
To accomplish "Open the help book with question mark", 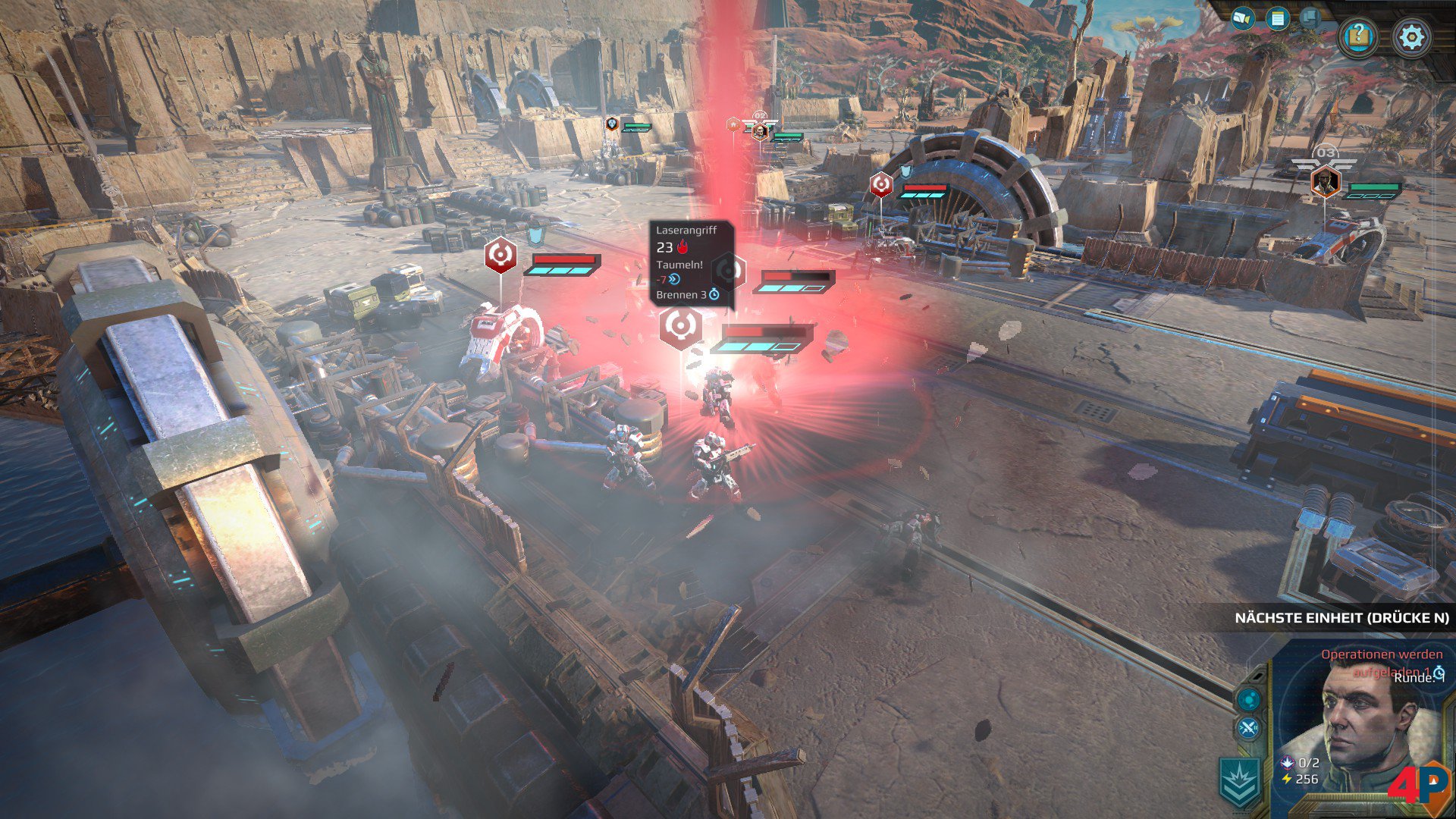I will point(1358,36).
